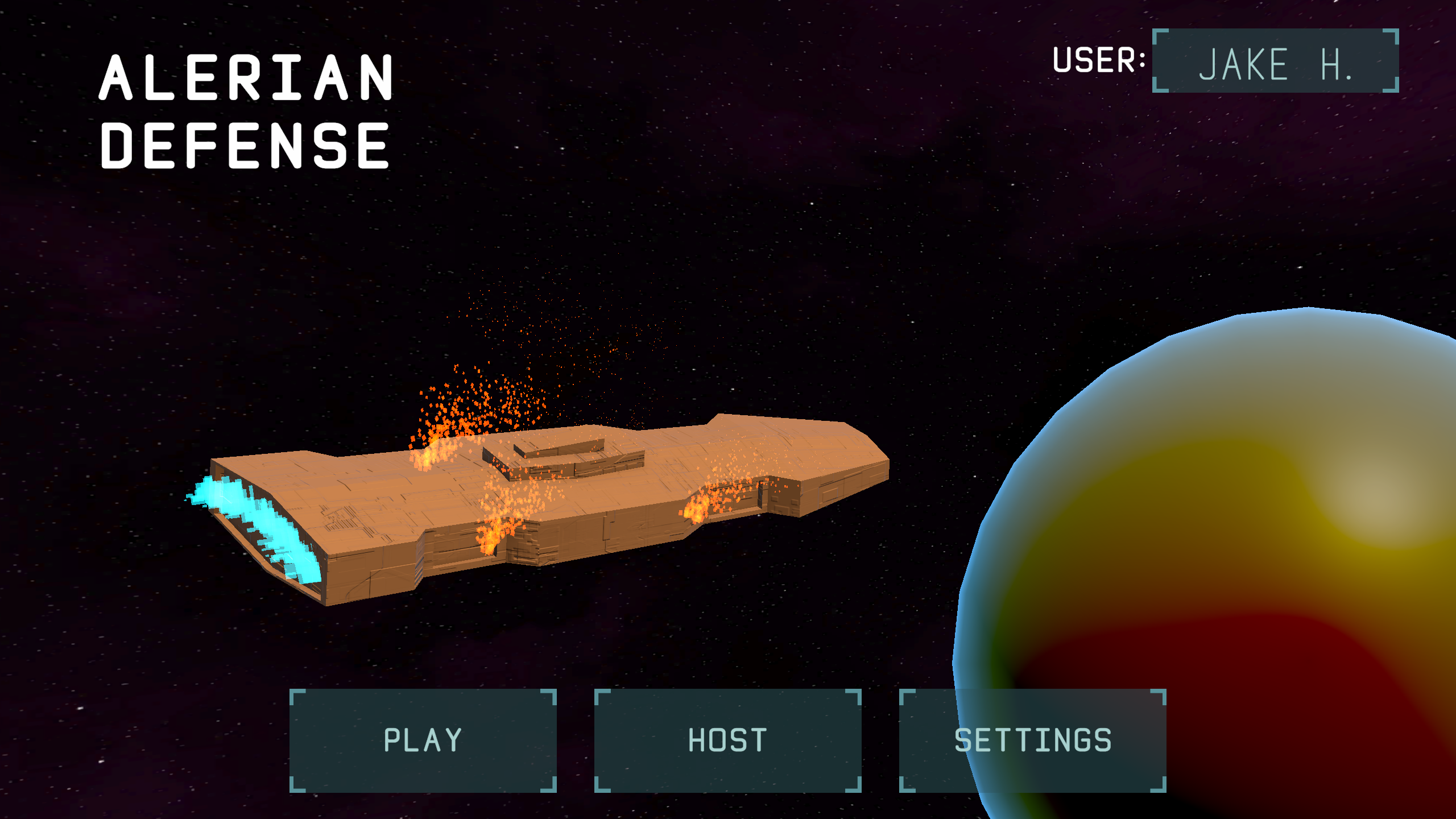Viewport: 1456px width, 819px height.
Task: Click the PLAY button
Action: [x=422, y=739]
